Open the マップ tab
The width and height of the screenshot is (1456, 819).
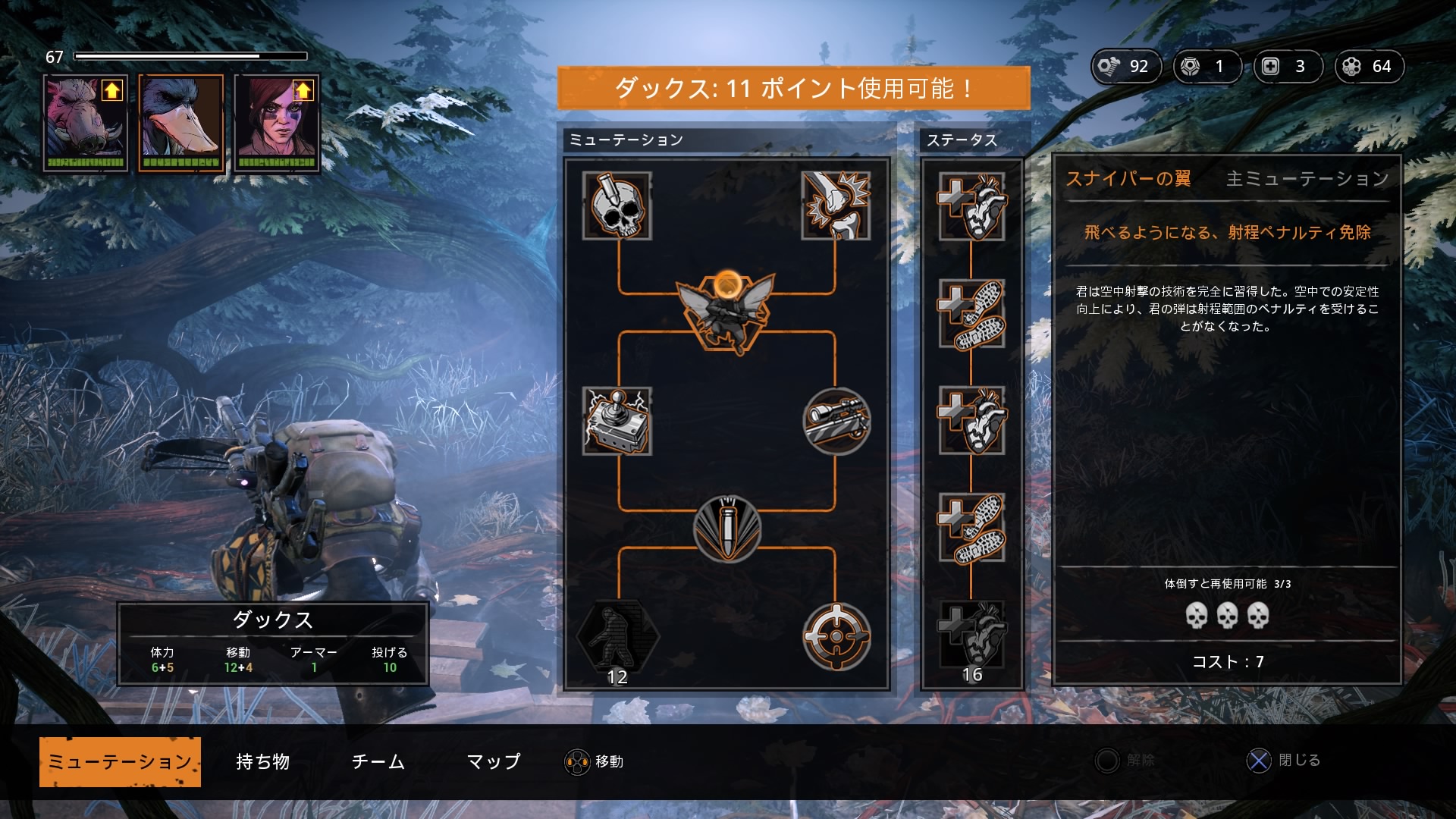pyautogui.click(x=493, y=761)
